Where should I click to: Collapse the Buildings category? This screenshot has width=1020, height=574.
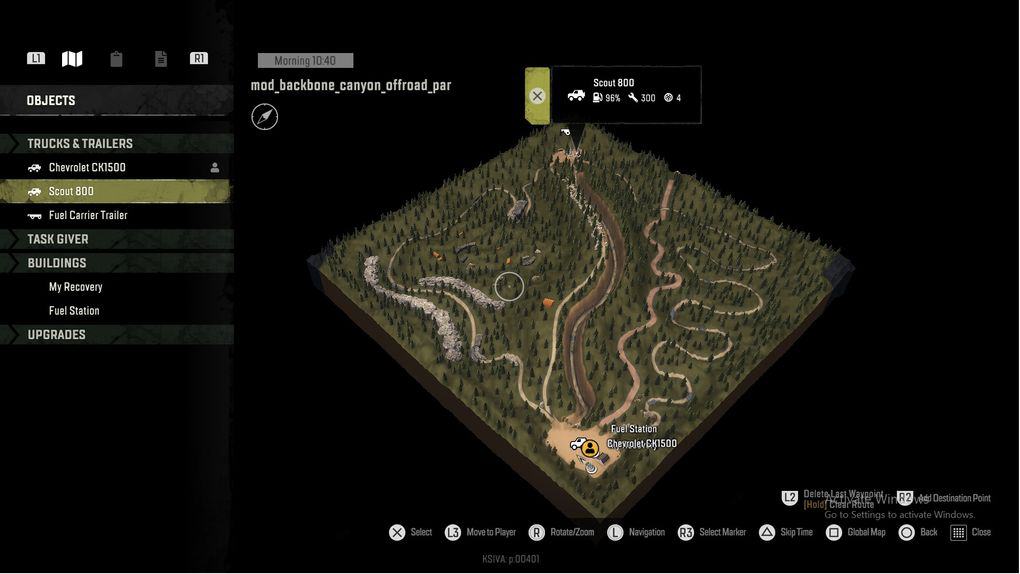coord(57,263)
